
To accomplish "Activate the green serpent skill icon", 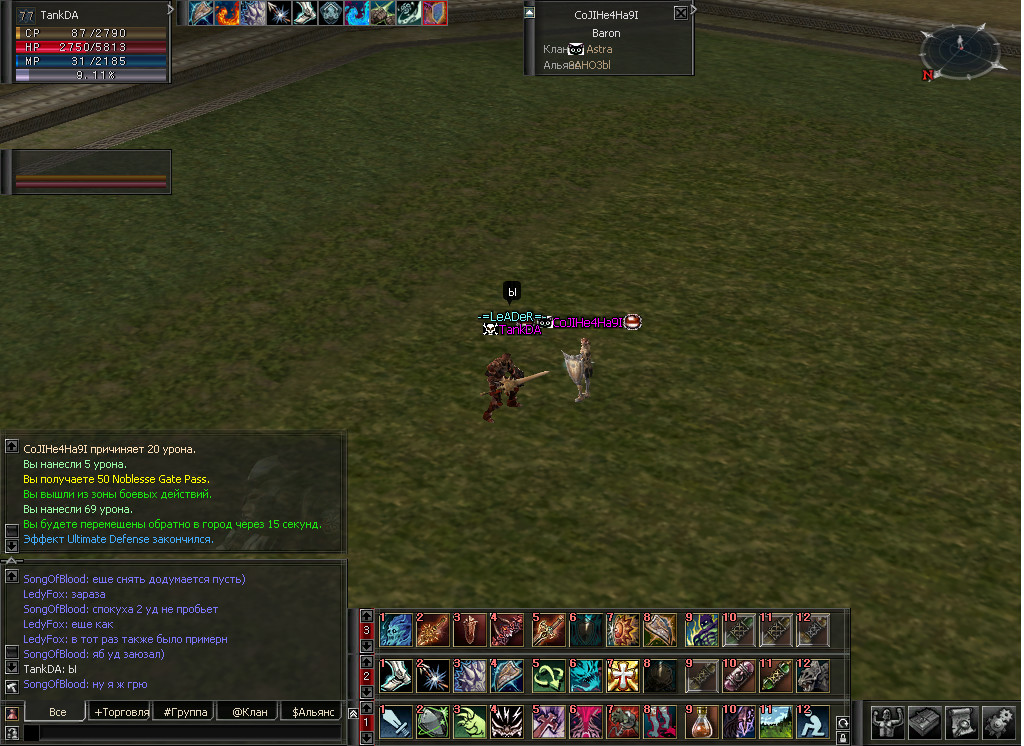I will click(548, 675).
